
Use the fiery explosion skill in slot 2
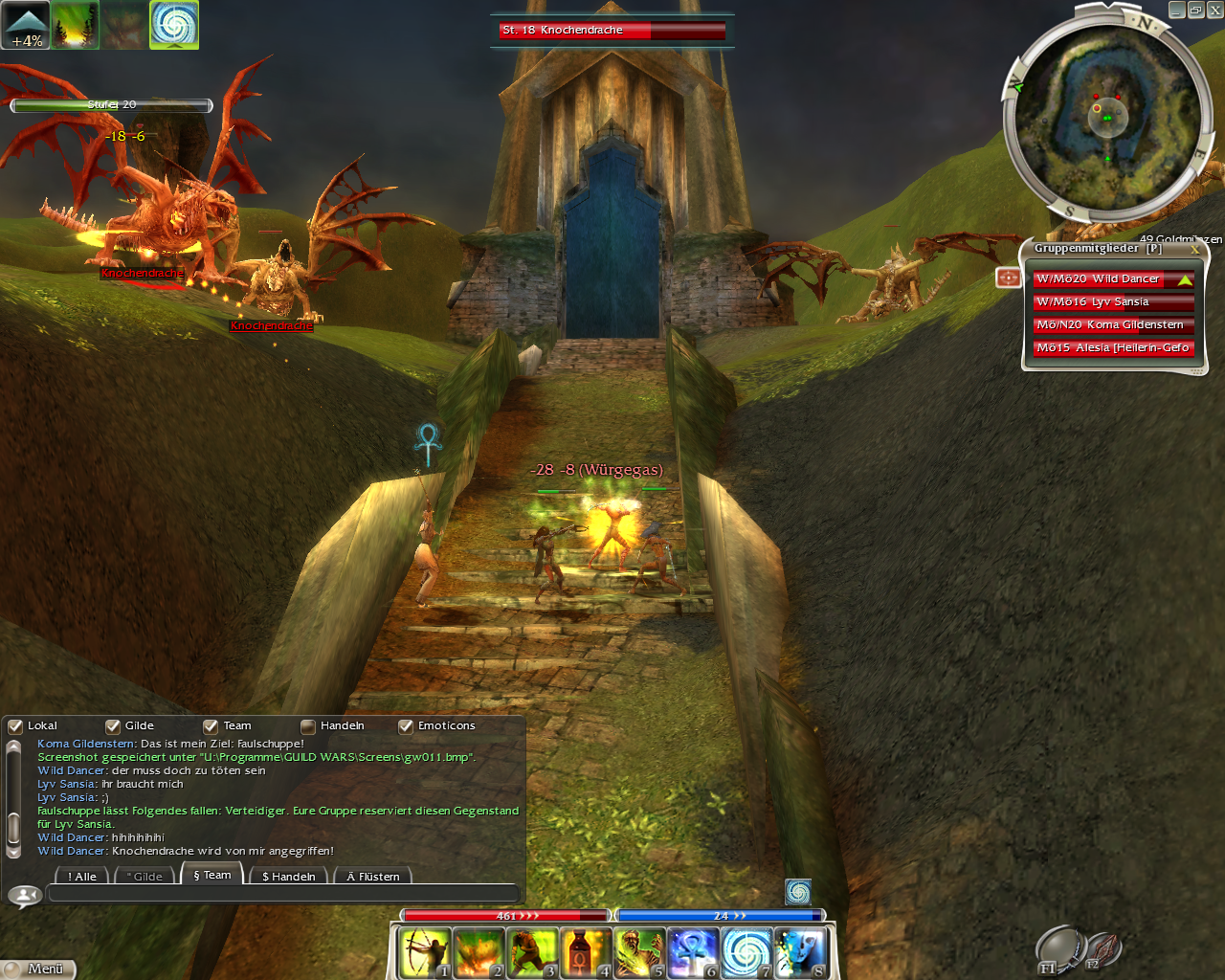(478, 953)
